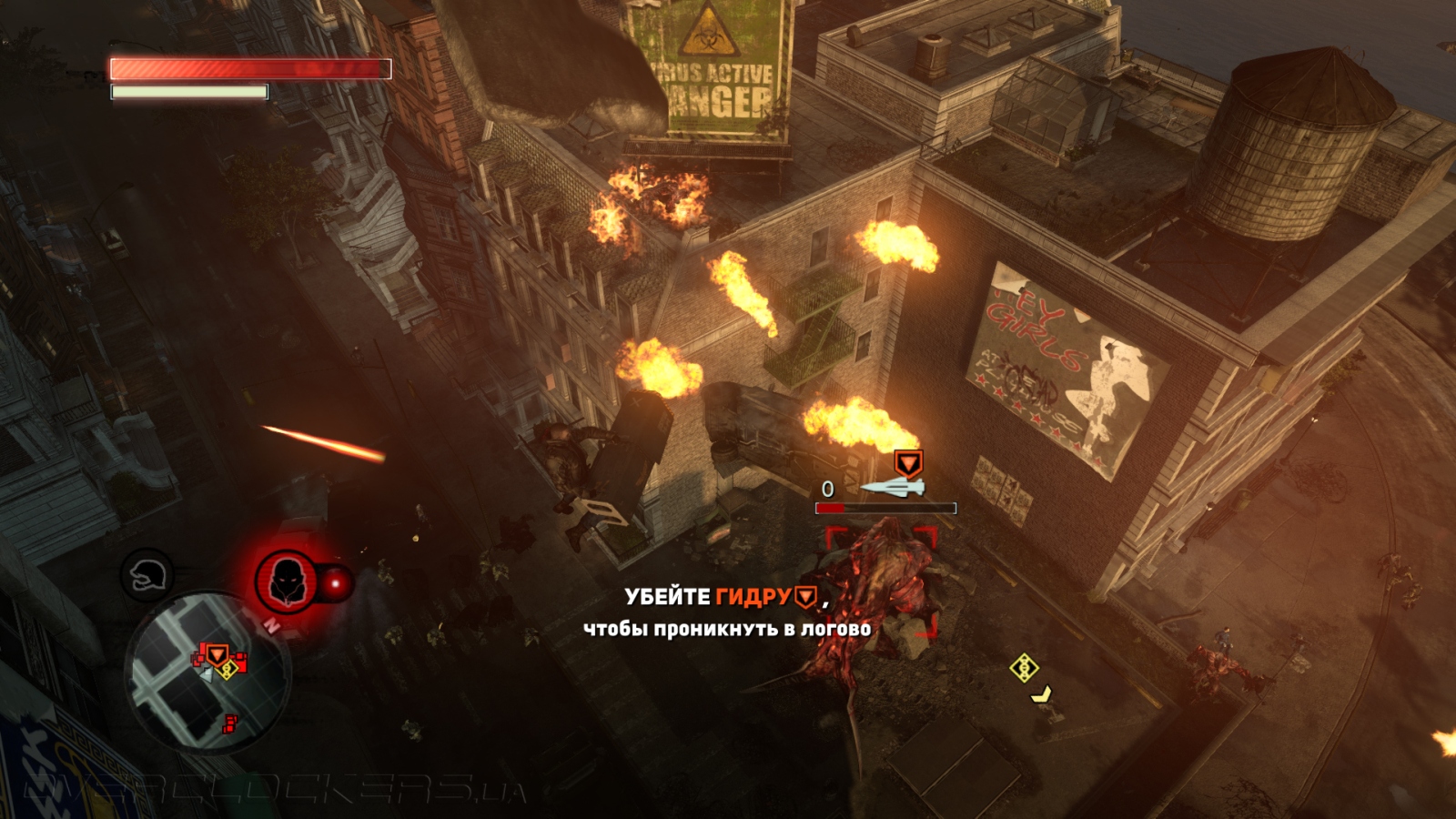Click the missile weapon icon
Image resolution: width=1456 pixels, height=819 pixels.
pos(894,489)
